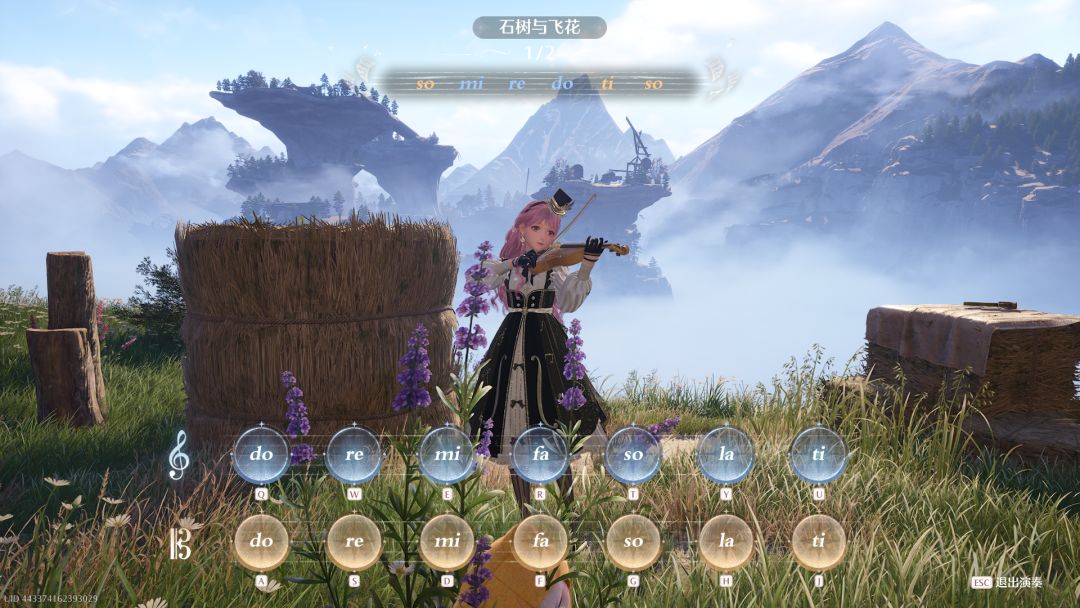Image resolution: width=1080 pixels, height=608 pixels.
Task: Play the blue treble 'la' note
Action: point(726,454)
